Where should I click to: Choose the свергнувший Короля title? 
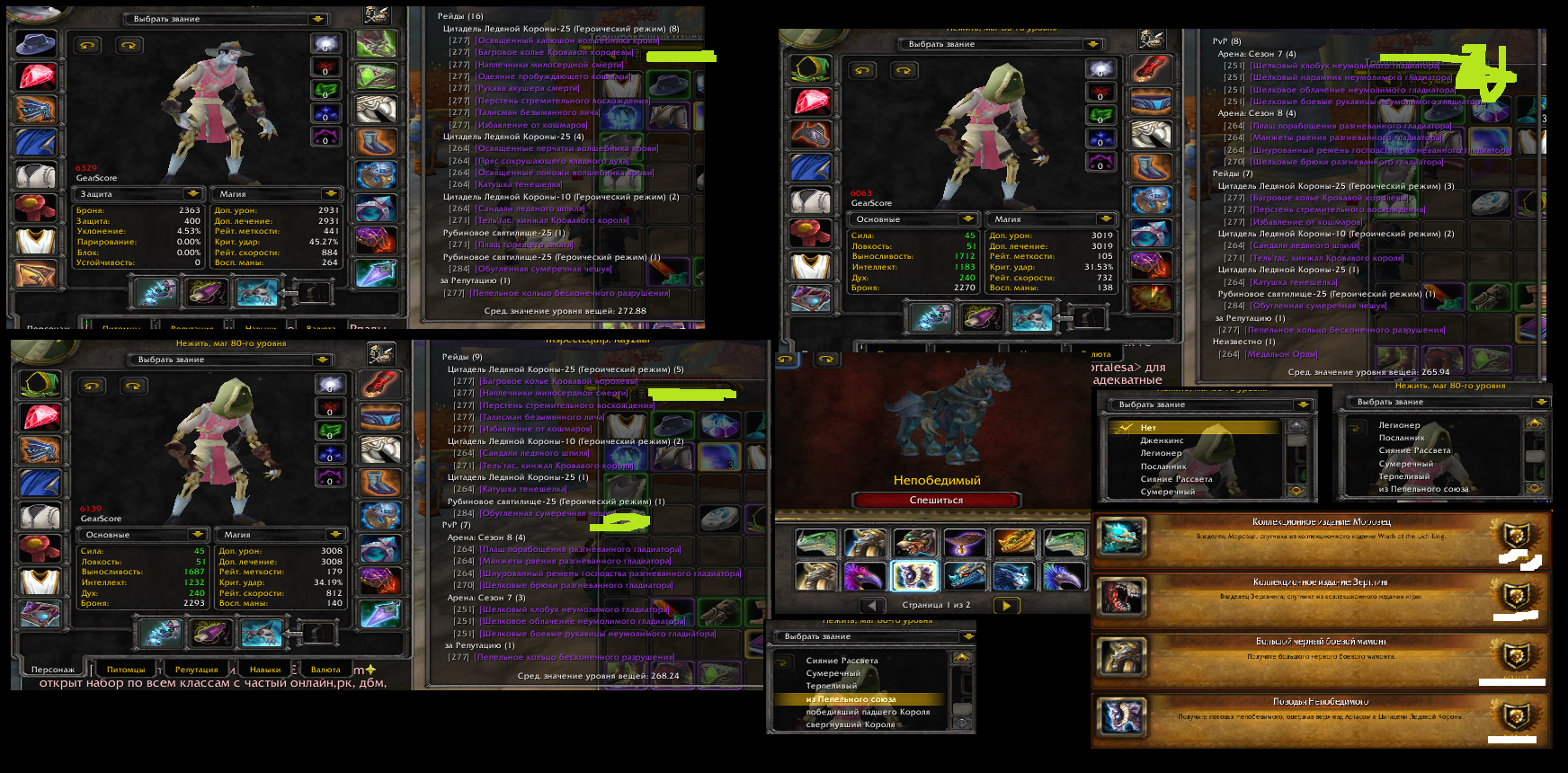pos(850,724)
